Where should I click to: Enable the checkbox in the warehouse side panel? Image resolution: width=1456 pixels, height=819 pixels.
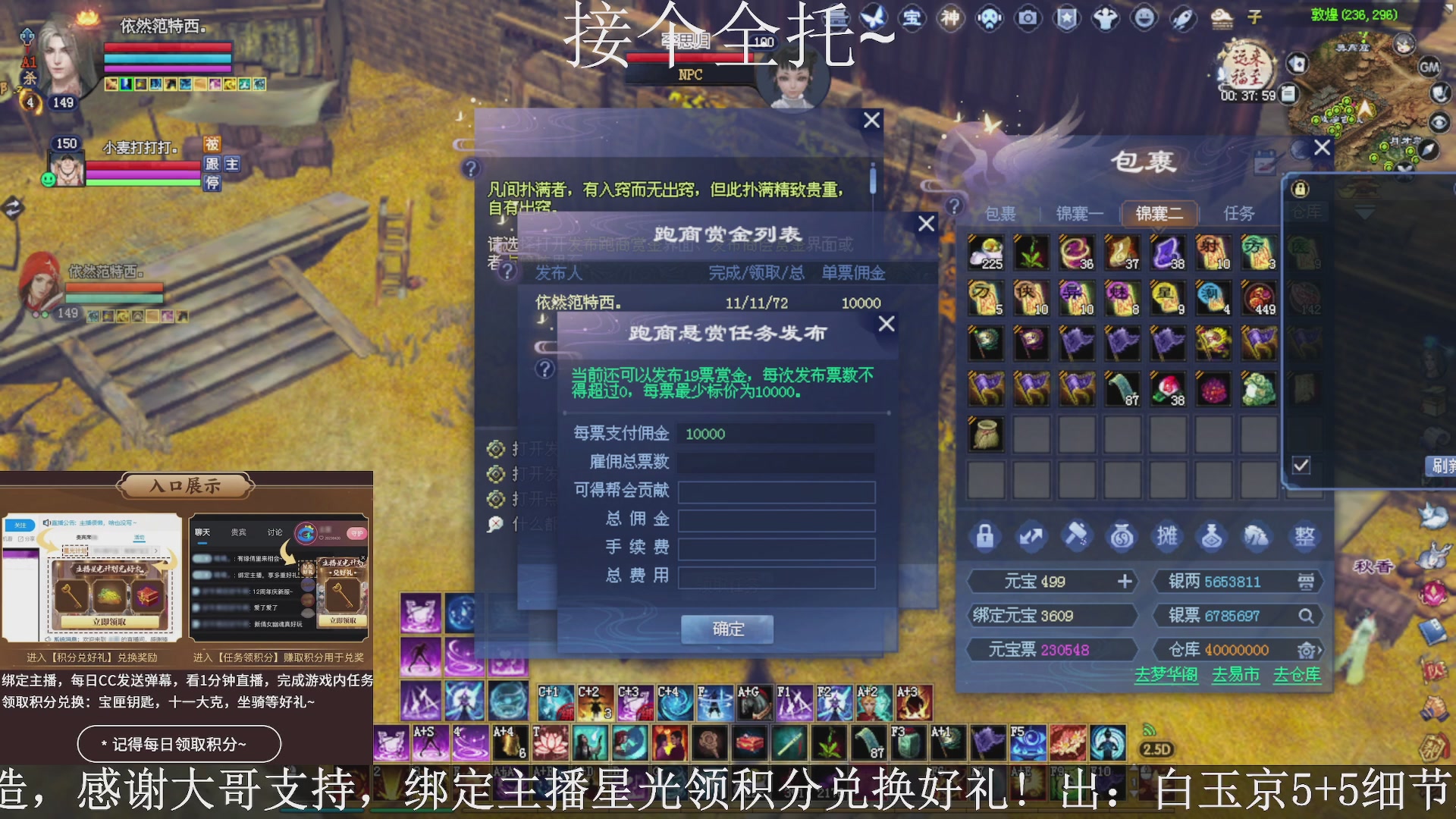pos(1302,466)
